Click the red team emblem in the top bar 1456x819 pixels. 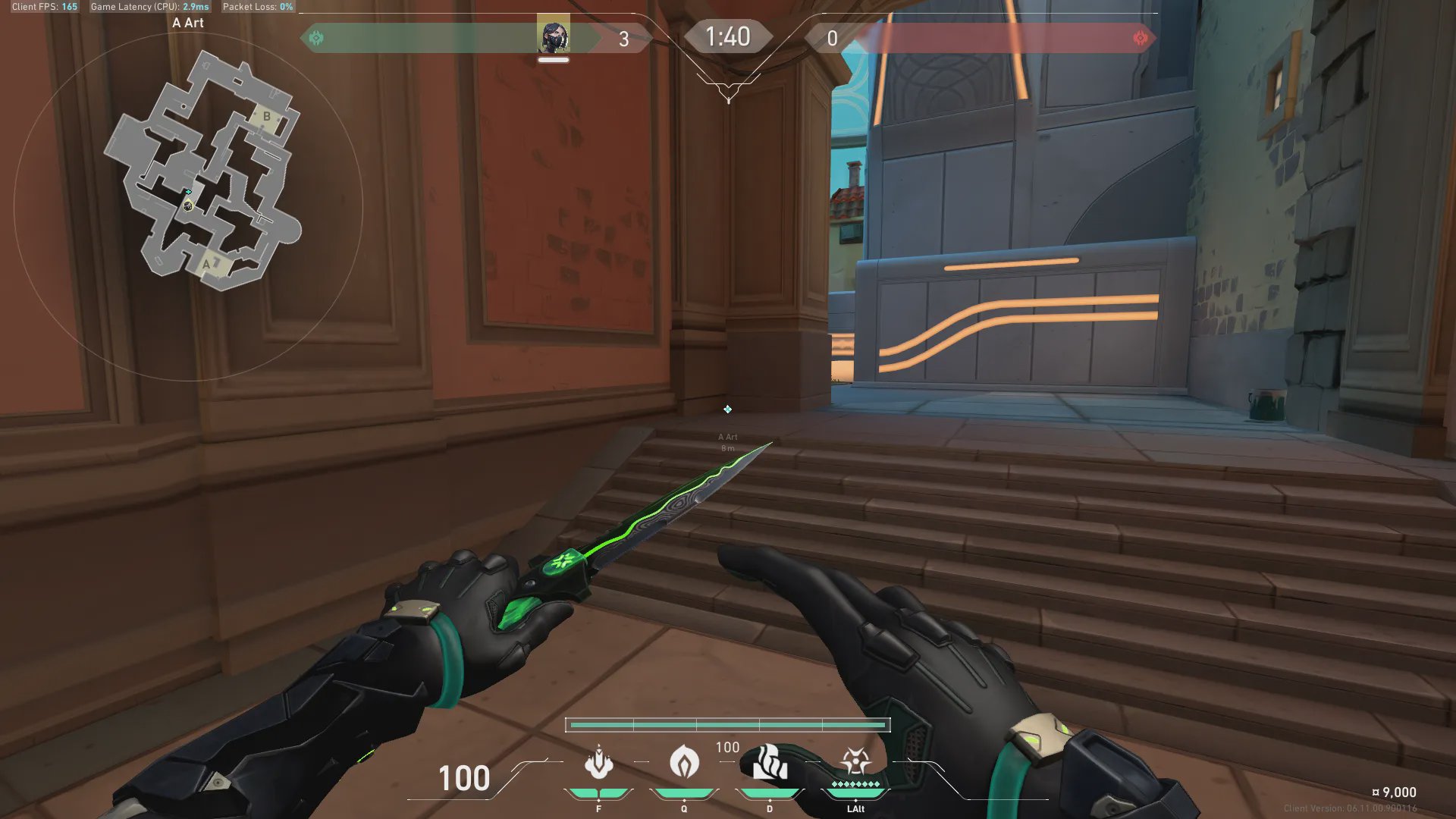[x=1140, y=38]
